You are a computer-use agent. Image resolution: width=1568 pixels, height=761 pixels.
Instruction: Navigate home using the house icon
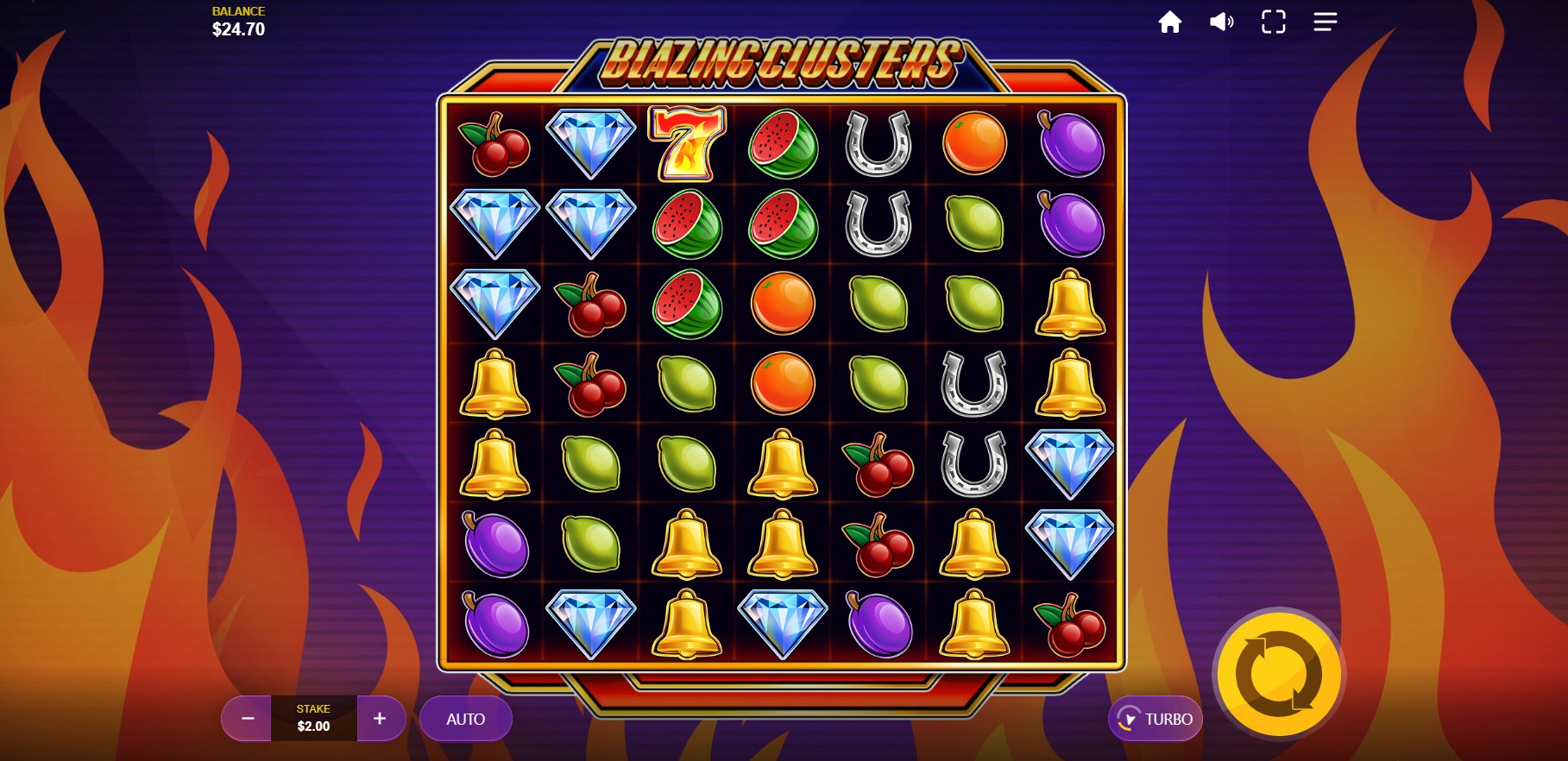pyautogui.click(x=1170, y=22)
